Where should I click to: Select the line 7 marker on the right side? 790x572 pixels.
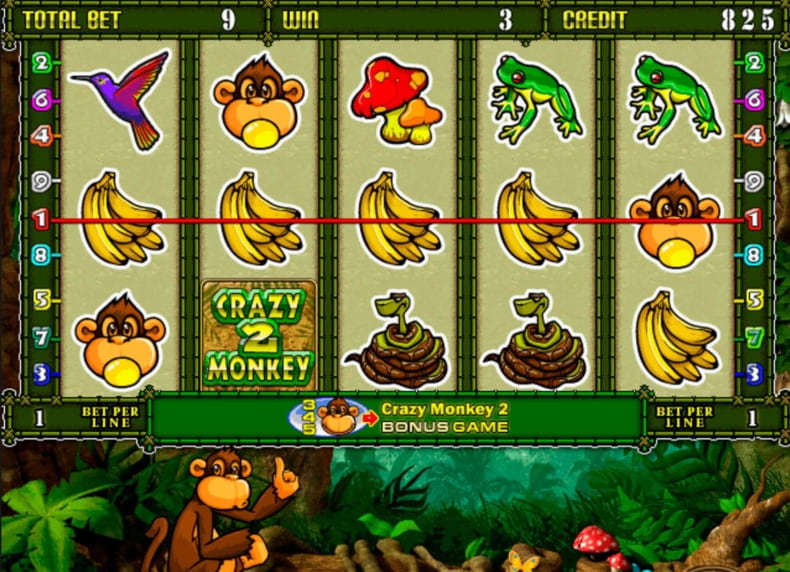click(754, 337)
